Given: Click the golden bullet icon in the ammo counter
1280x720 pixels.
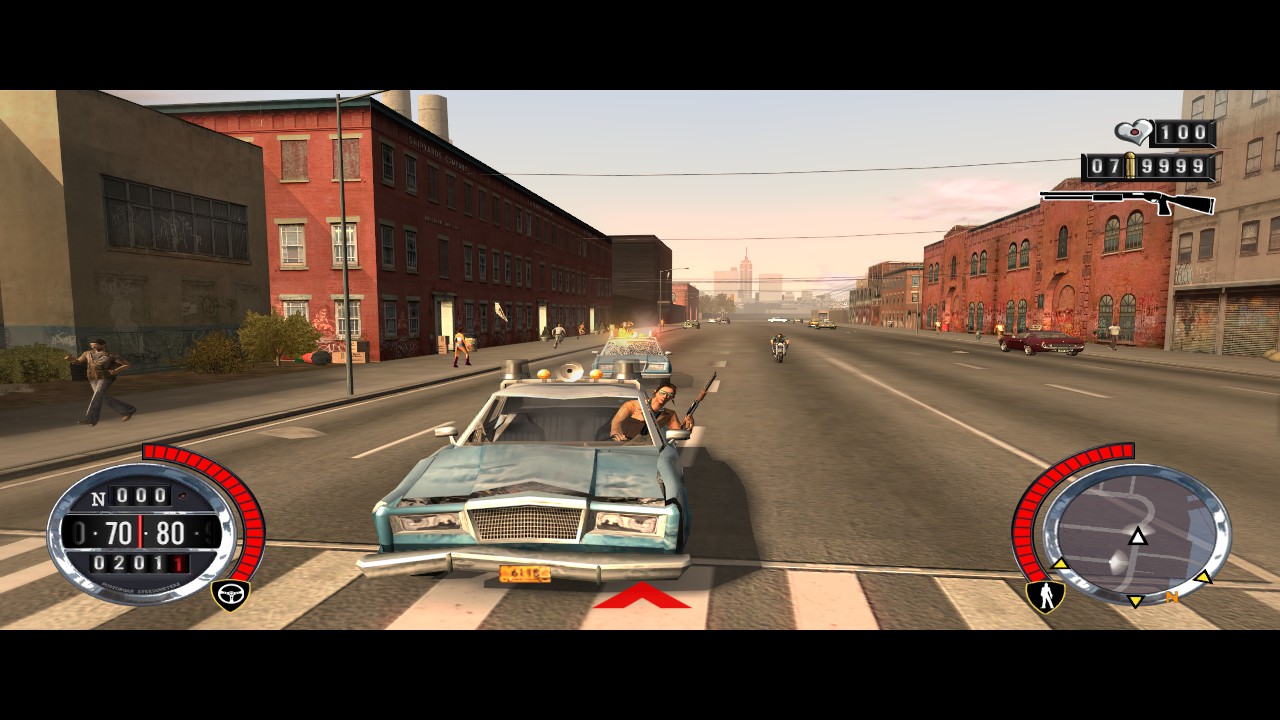Looking at the screenshot, I should [x=1130, y=164].
